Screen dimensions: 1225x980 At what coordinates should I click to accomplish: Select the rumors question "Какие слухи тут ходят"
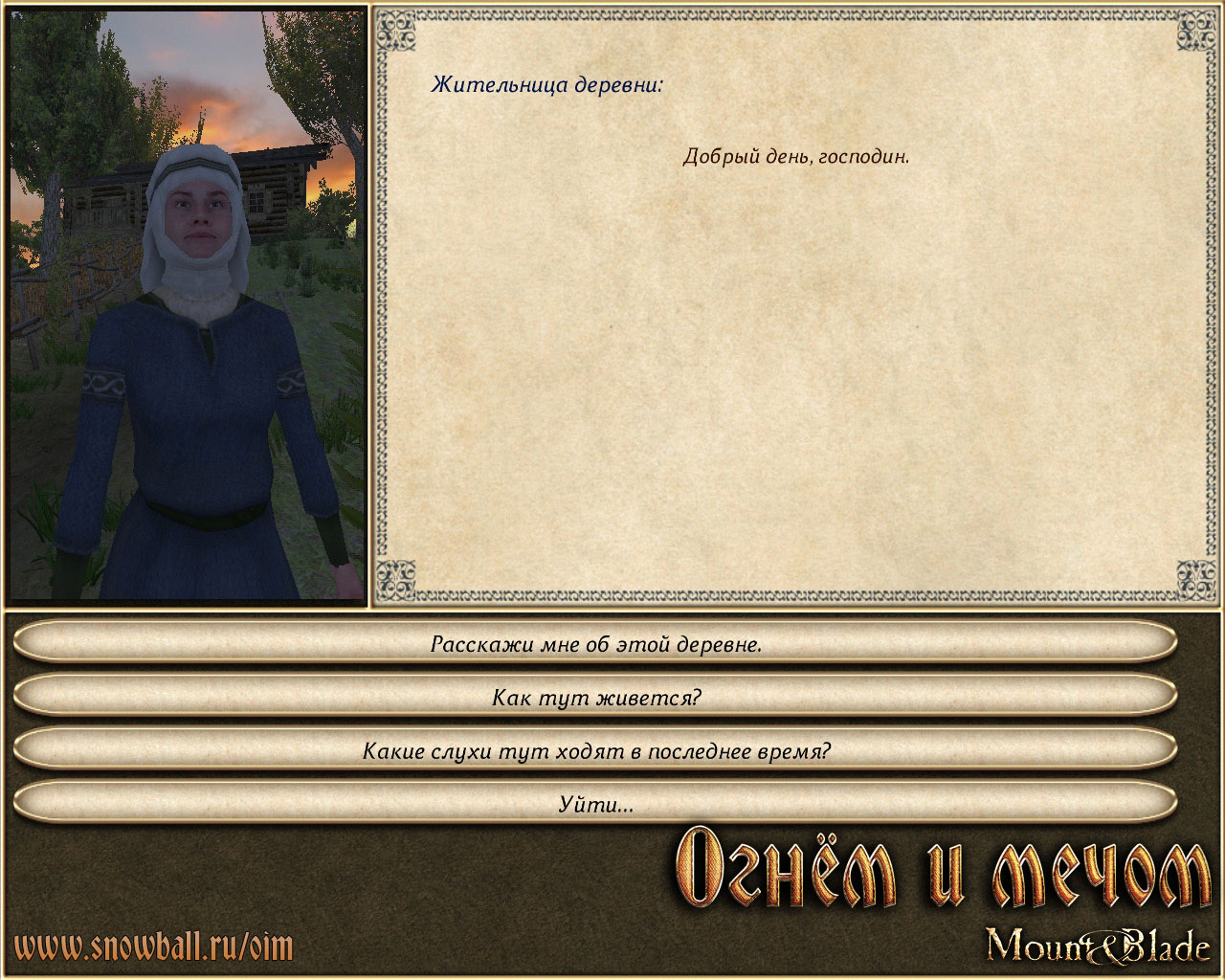[595, 750]
